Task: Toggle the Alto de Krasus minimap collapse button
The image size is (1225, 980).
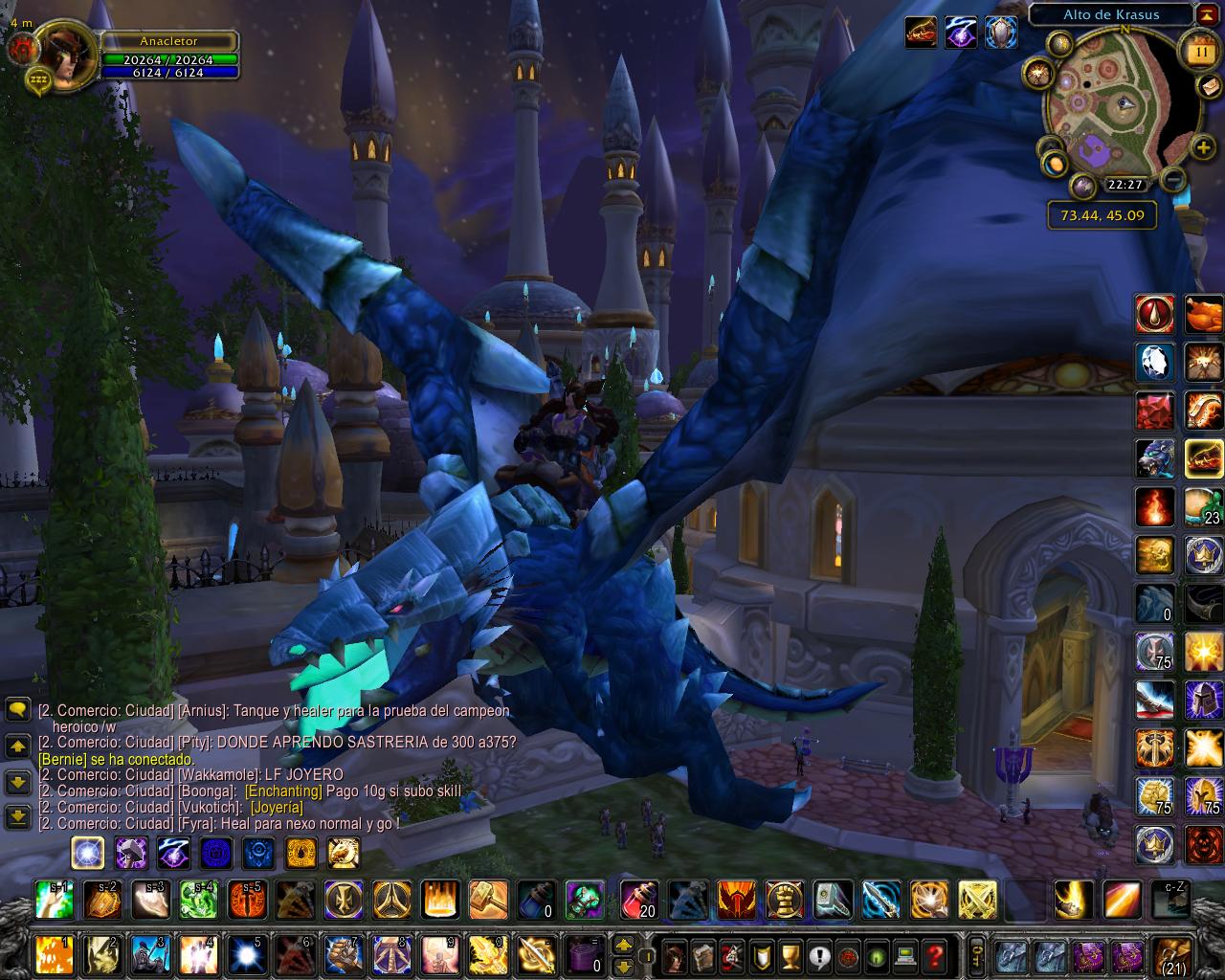Action: point(1206,14)
